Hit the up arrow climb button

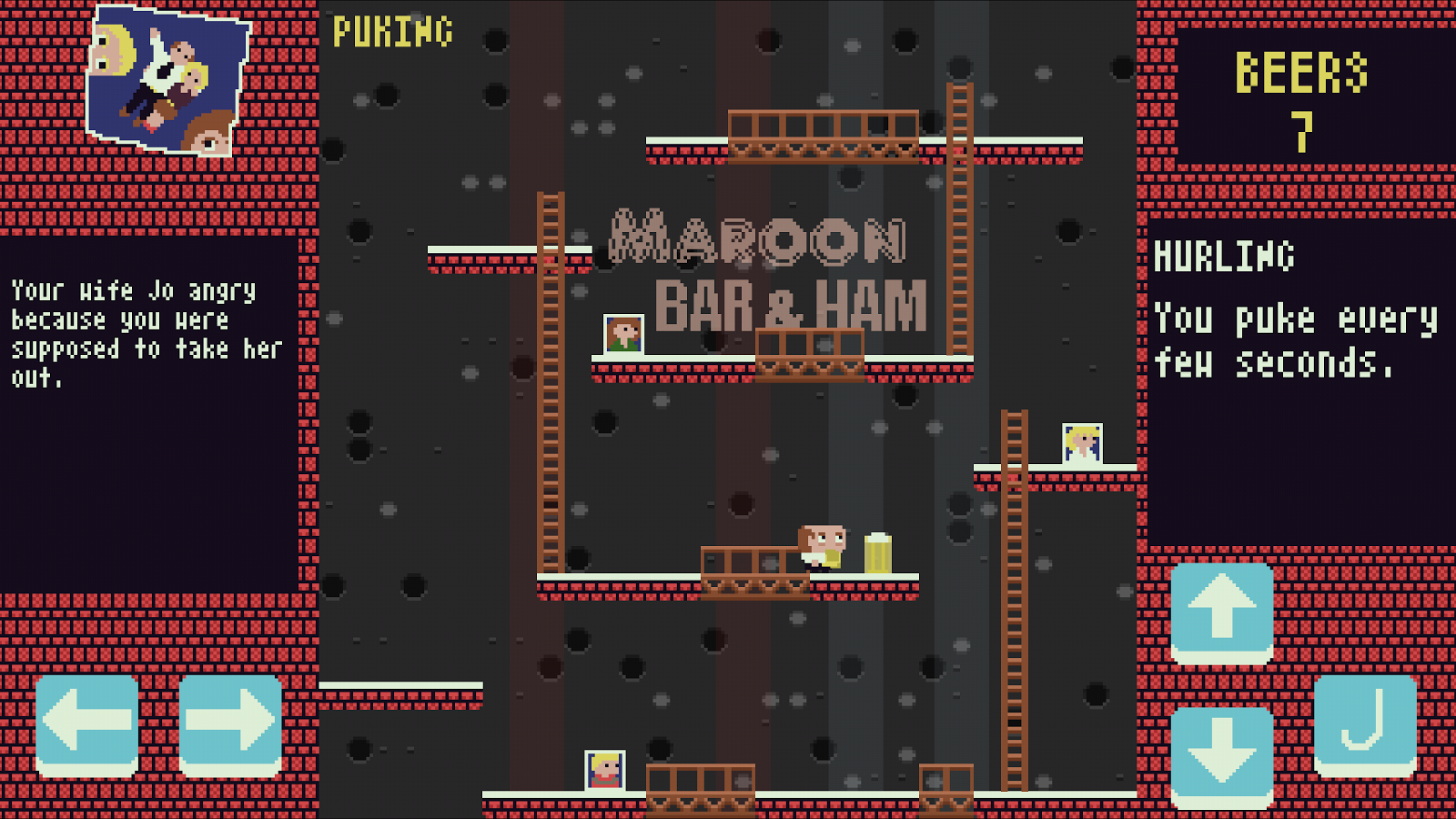1221,612
